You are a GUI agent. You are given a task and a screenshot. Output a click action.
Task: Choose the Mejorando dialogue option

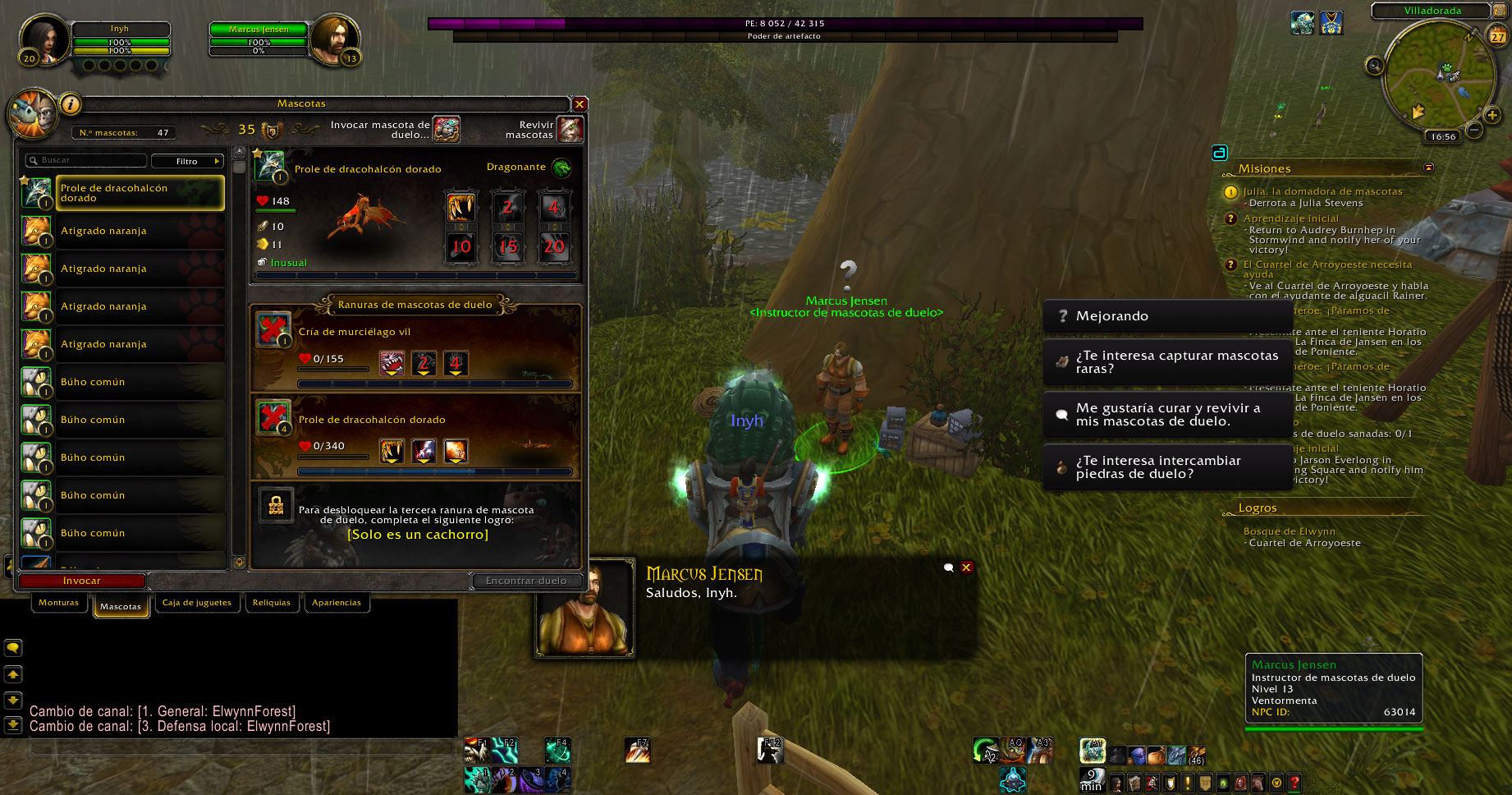pyautogui.click(x=1166, y=316)
